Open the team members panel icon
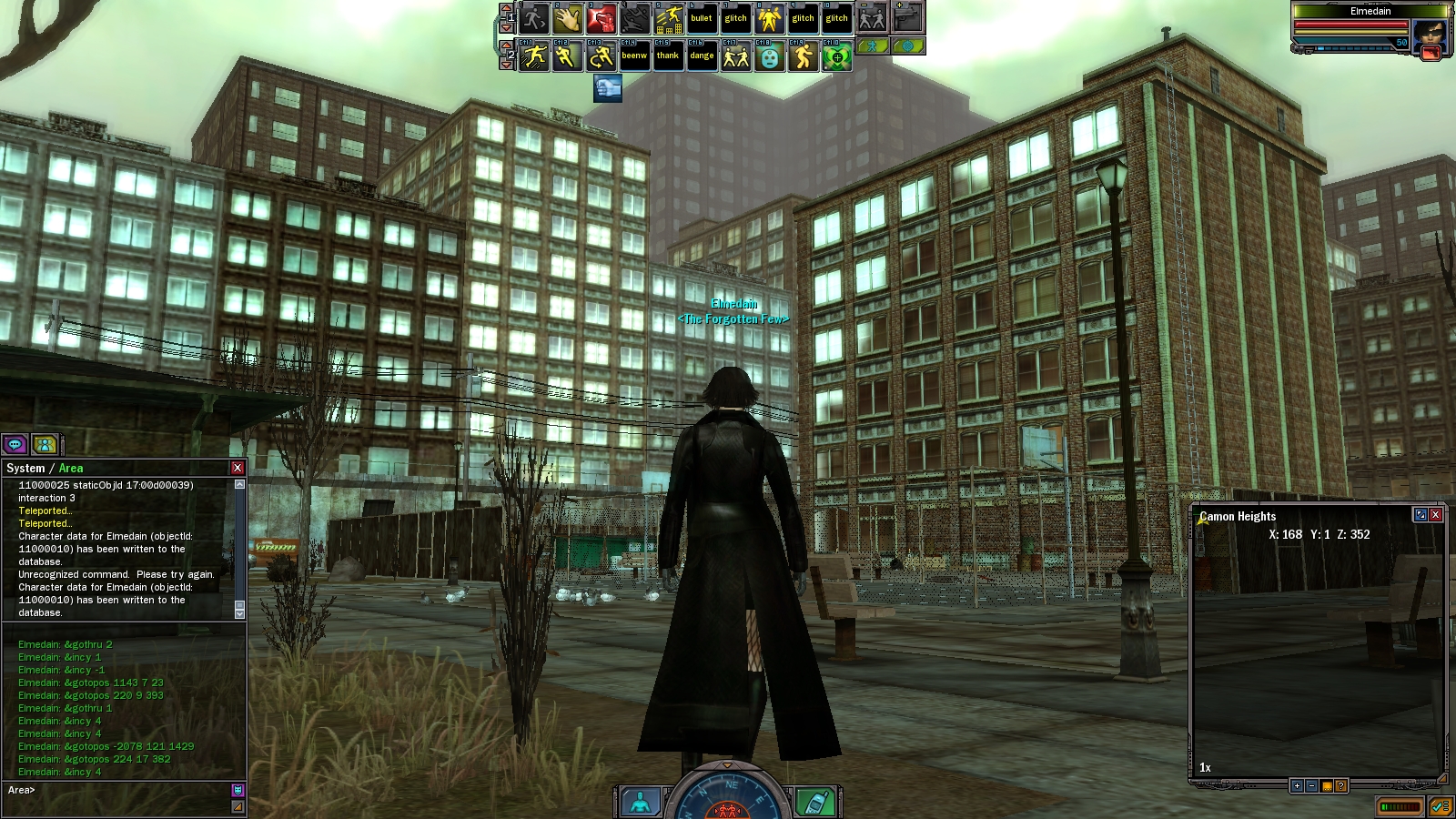 coord(45,444)
